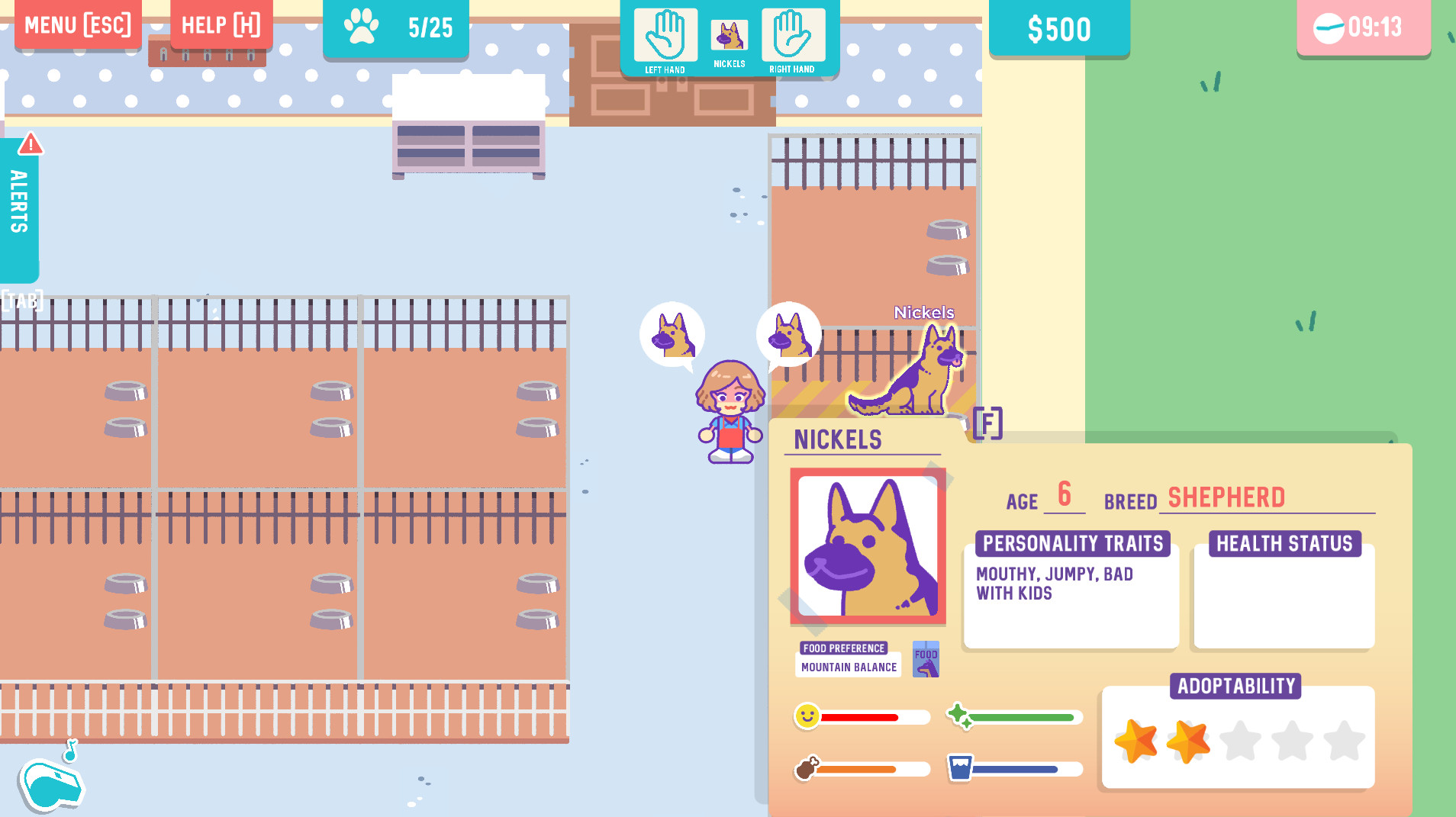The height and width of the screenshot is (817, 1456).
Task: Click the right dog-face speech bubble
Action: (788, 332)
